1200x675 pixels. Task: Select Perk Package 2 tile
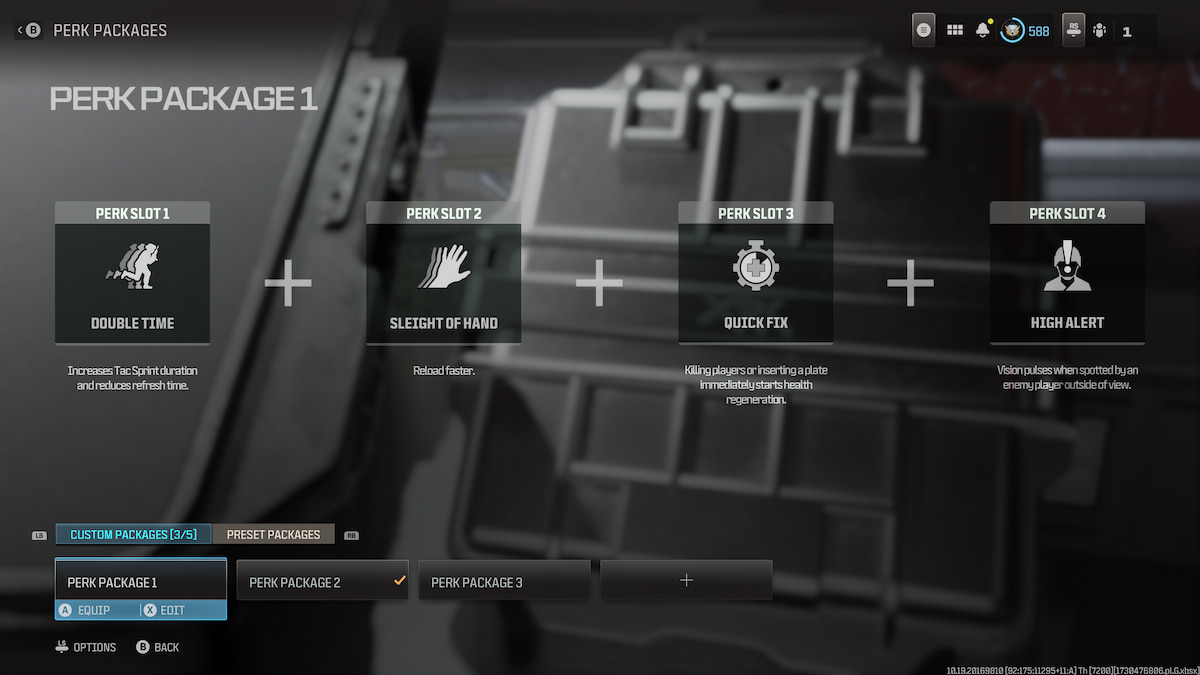pyautogui.click(x=322, y=582)
